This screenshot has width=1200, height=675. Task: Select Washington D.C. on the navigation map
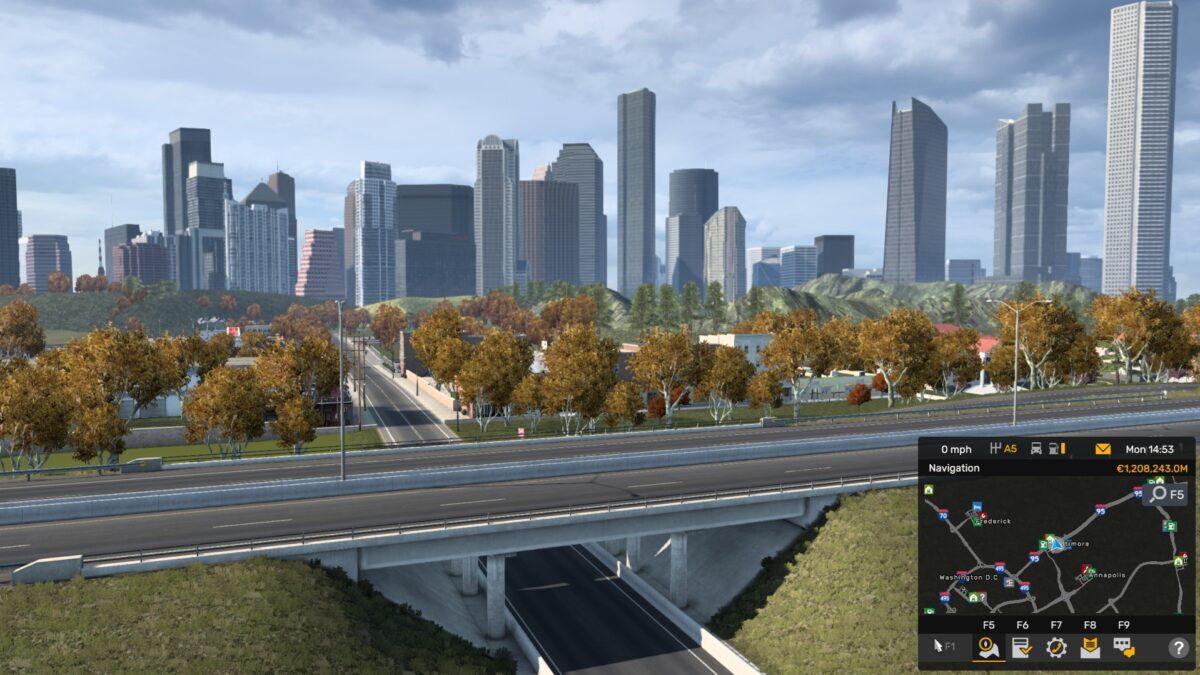(971, 578)
